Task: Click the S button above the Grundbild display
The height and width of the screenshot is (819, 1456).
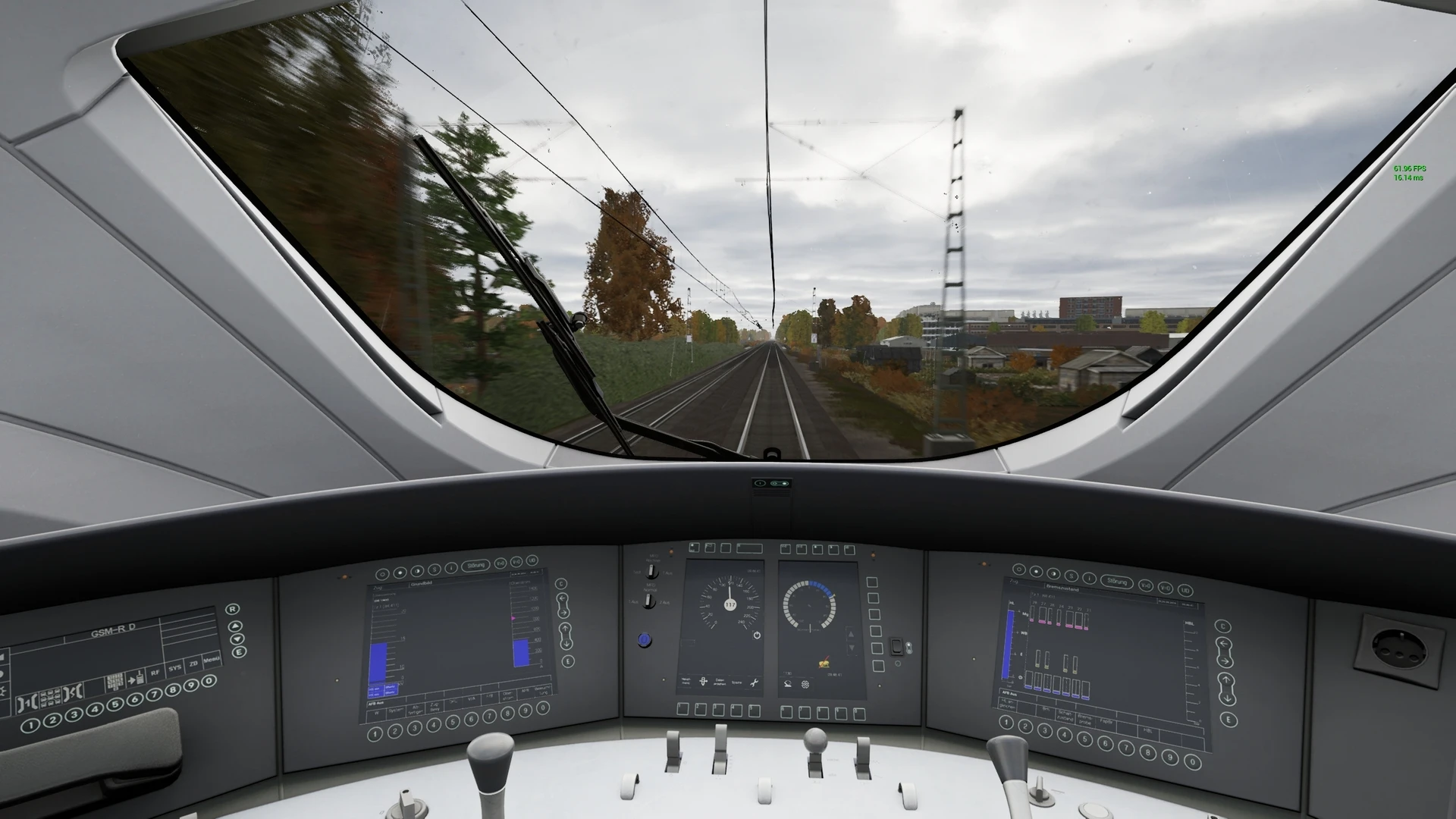Action: coord(434,570)
